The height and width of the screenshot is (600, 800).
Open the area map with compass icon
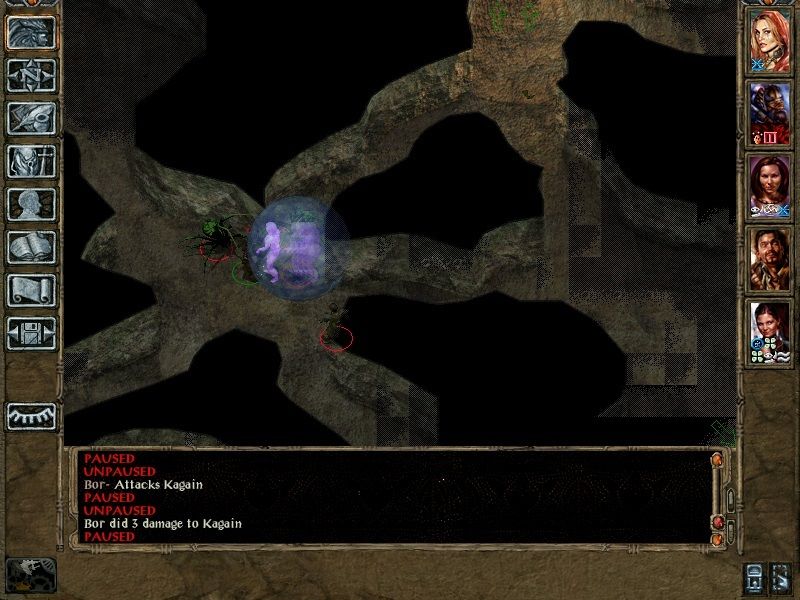click(31, 75)
